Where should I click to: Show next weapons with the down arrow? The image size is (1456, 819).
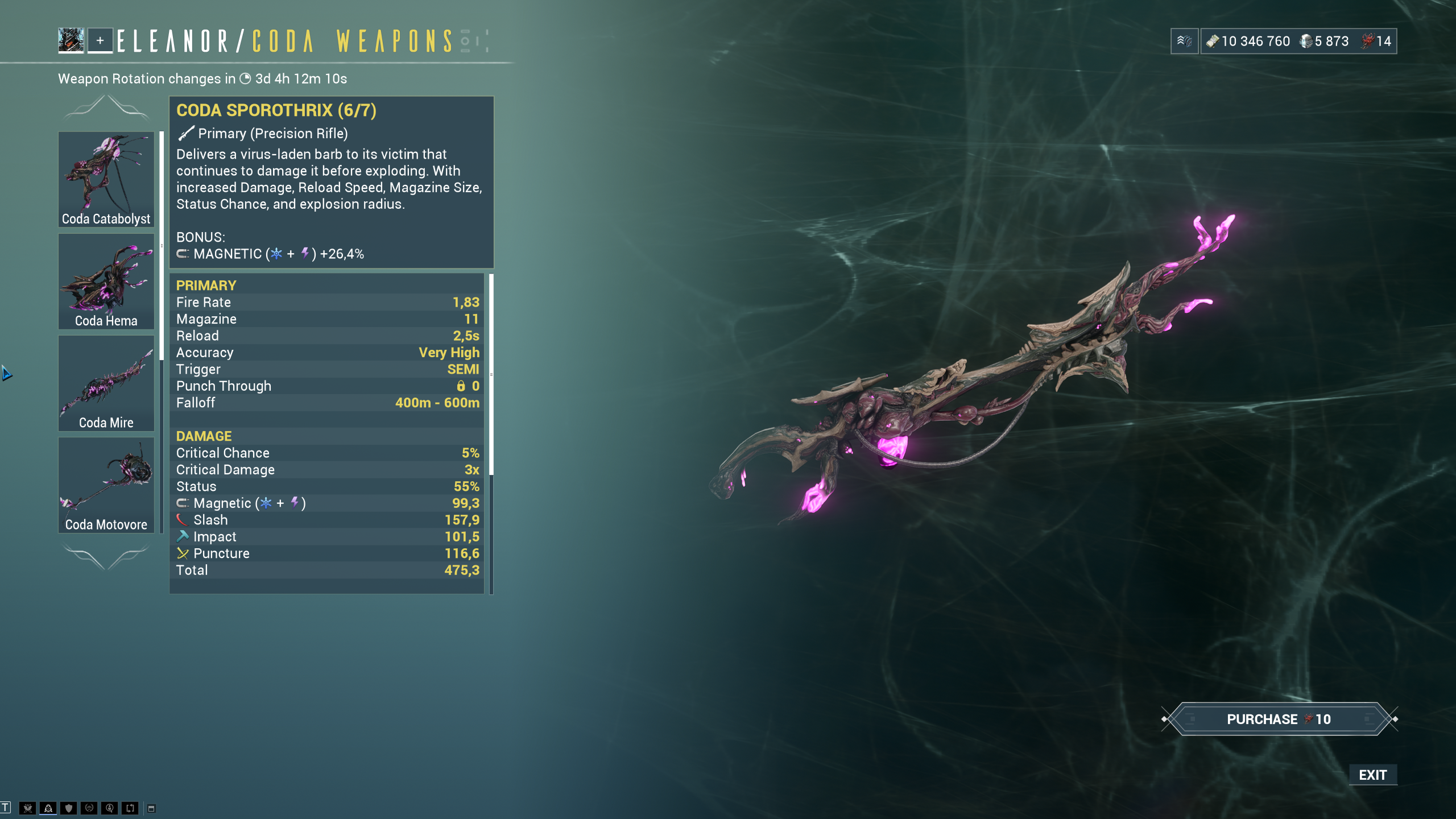tap(106, 556)
